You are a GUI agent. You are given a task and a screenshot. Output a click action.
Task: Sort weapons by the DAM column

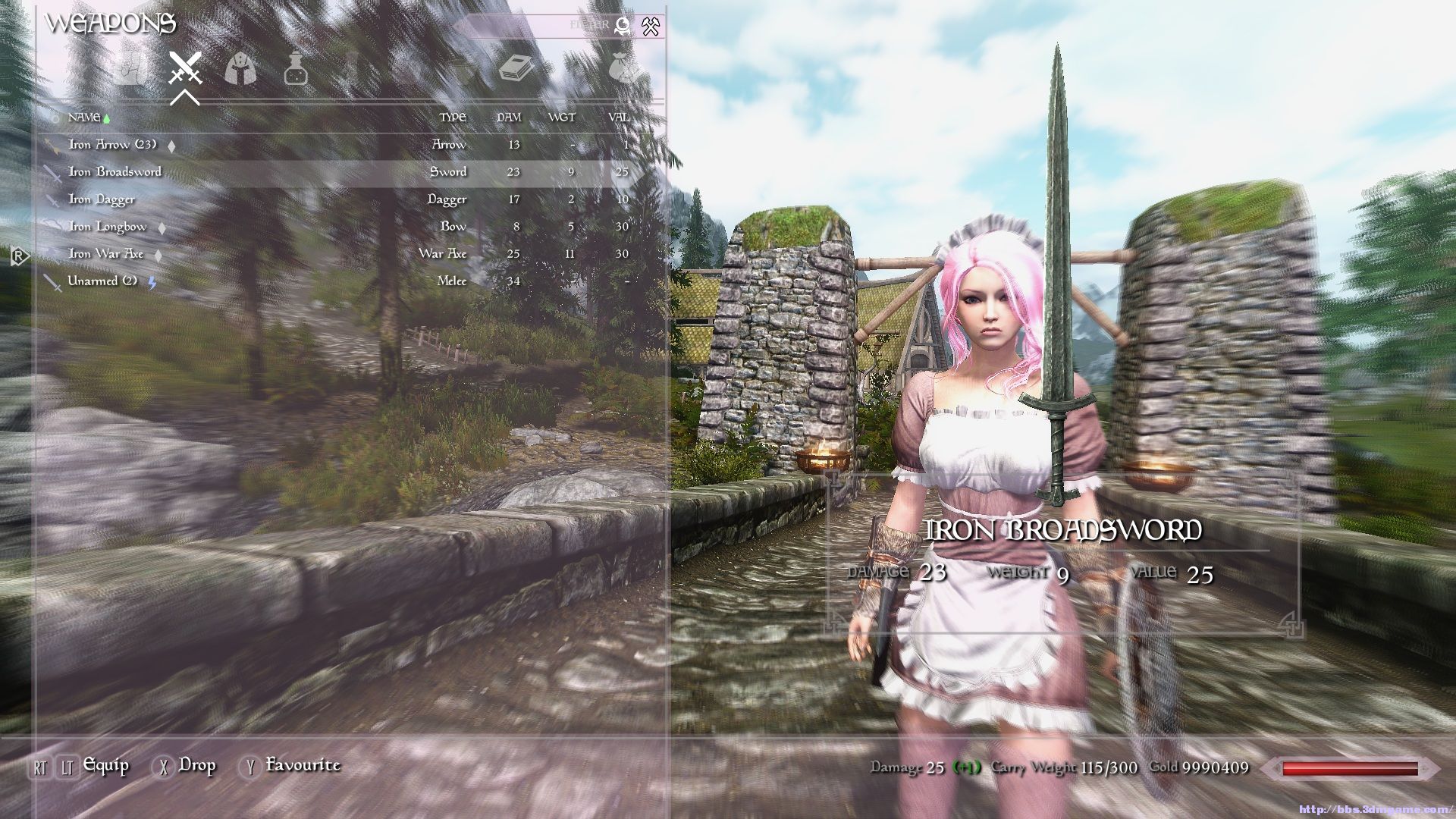509,118
